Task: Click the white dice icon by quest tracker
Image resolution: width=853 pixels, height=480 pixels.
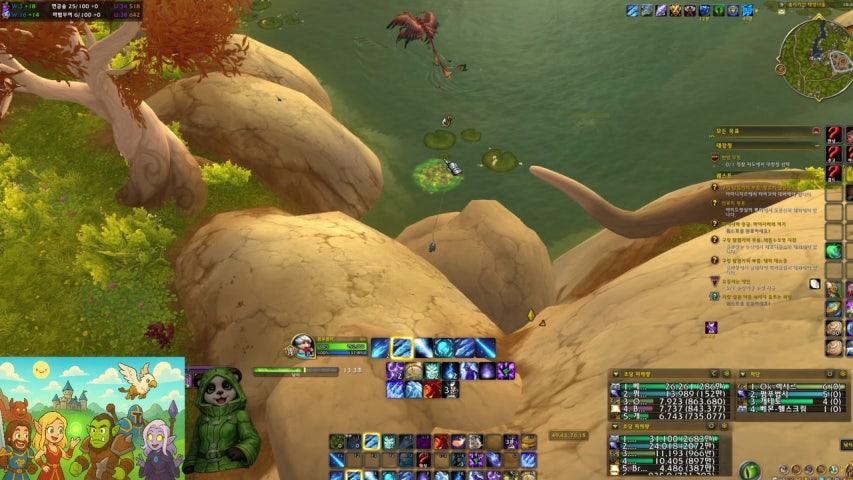Action: point(815,284)
